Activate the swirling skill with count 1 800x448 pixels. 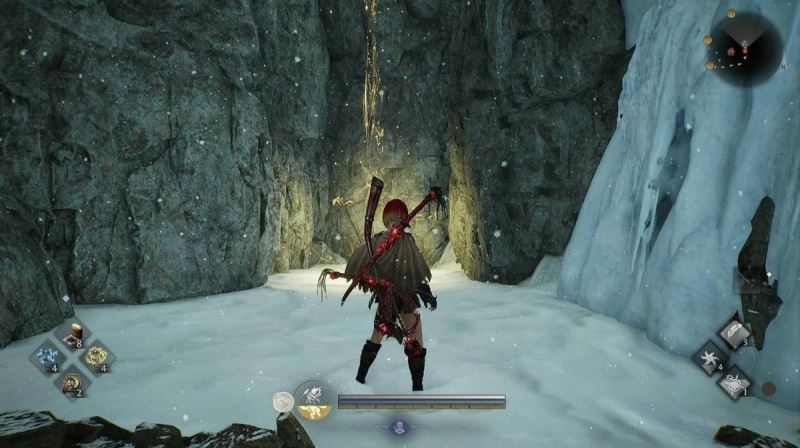pyautogui.click(x=733, y=381)
